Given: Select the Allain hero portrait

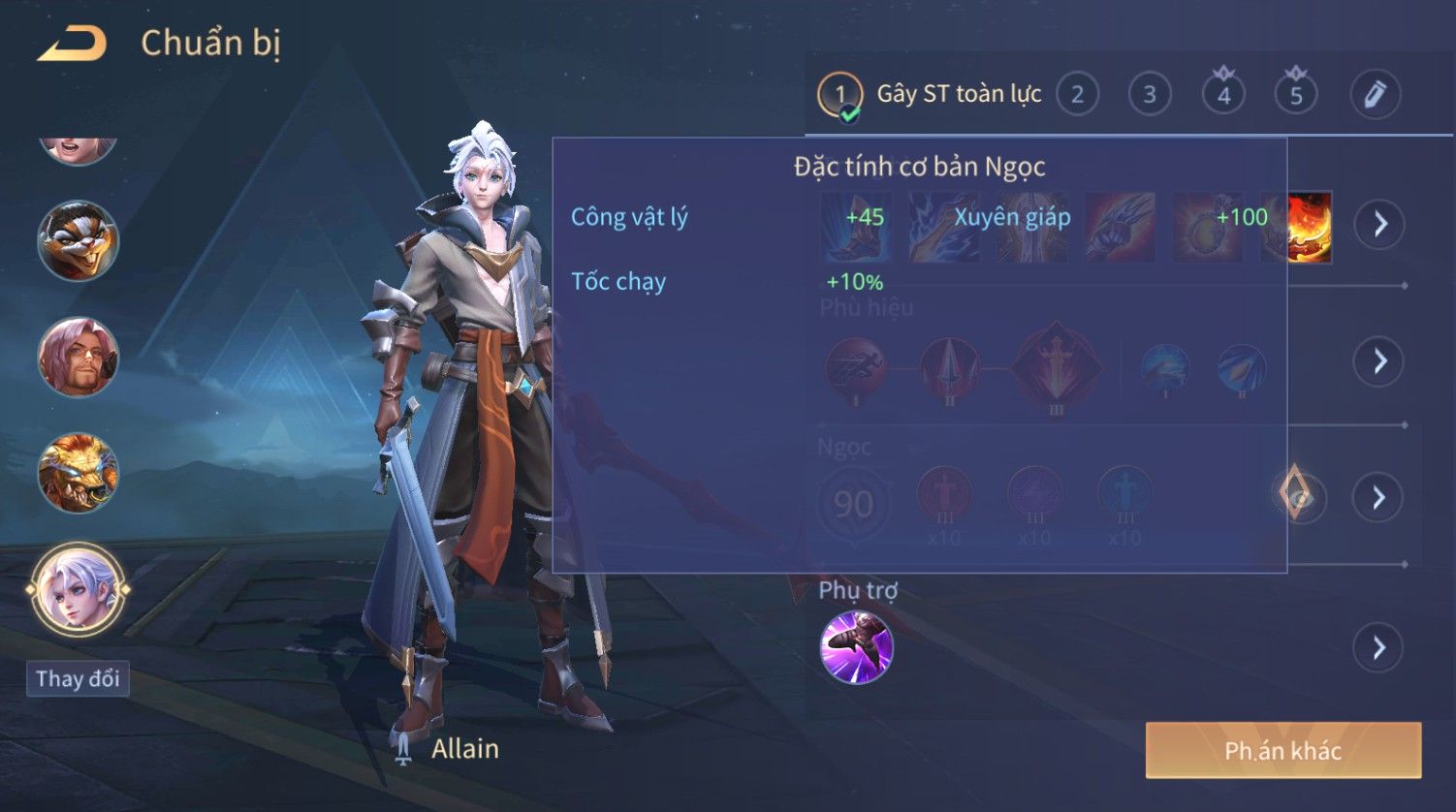Looking at the screenshot, I should point(78,589).
